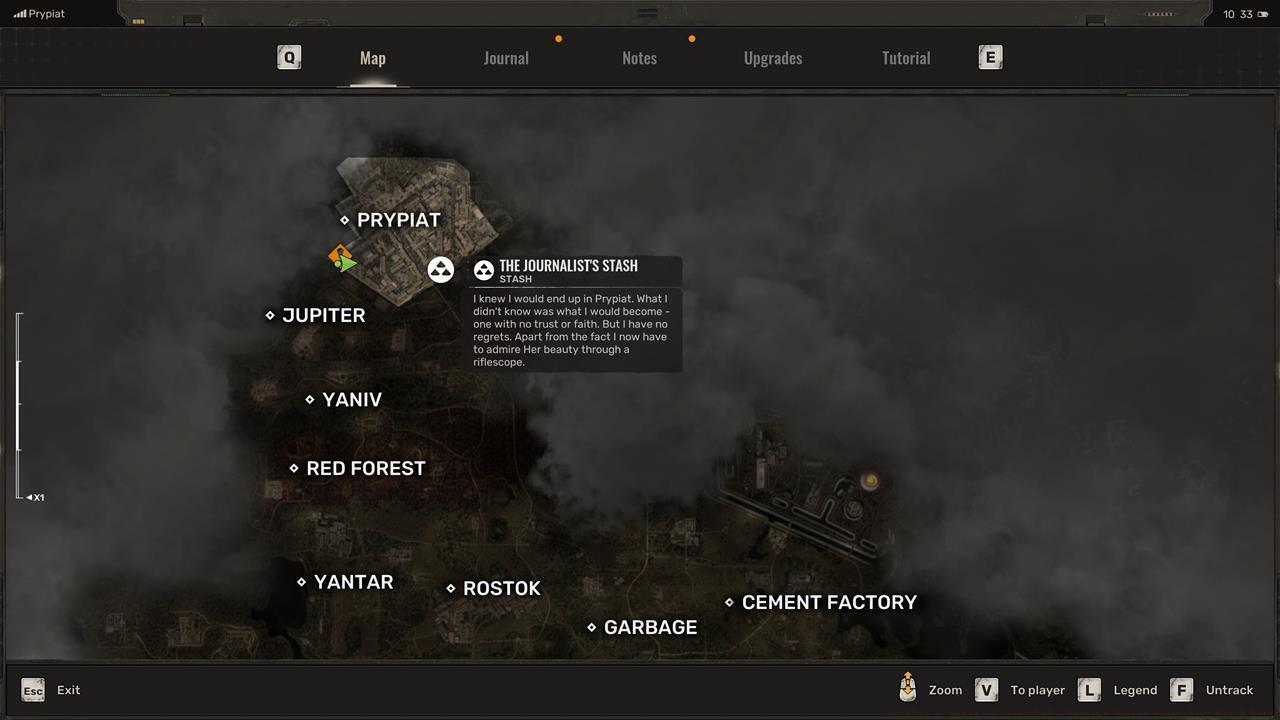Switch to the Upgrades tab
This screenshot has height=720, width=1280.
(x=772, y=57)
